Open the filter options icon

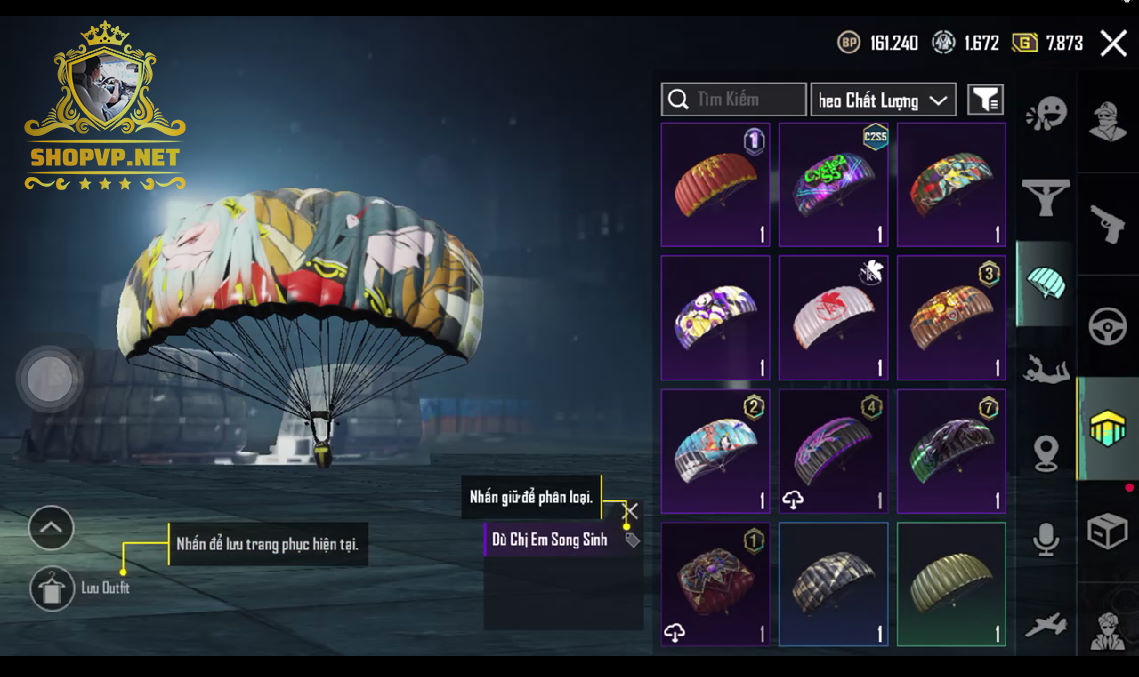pos(985,99)
